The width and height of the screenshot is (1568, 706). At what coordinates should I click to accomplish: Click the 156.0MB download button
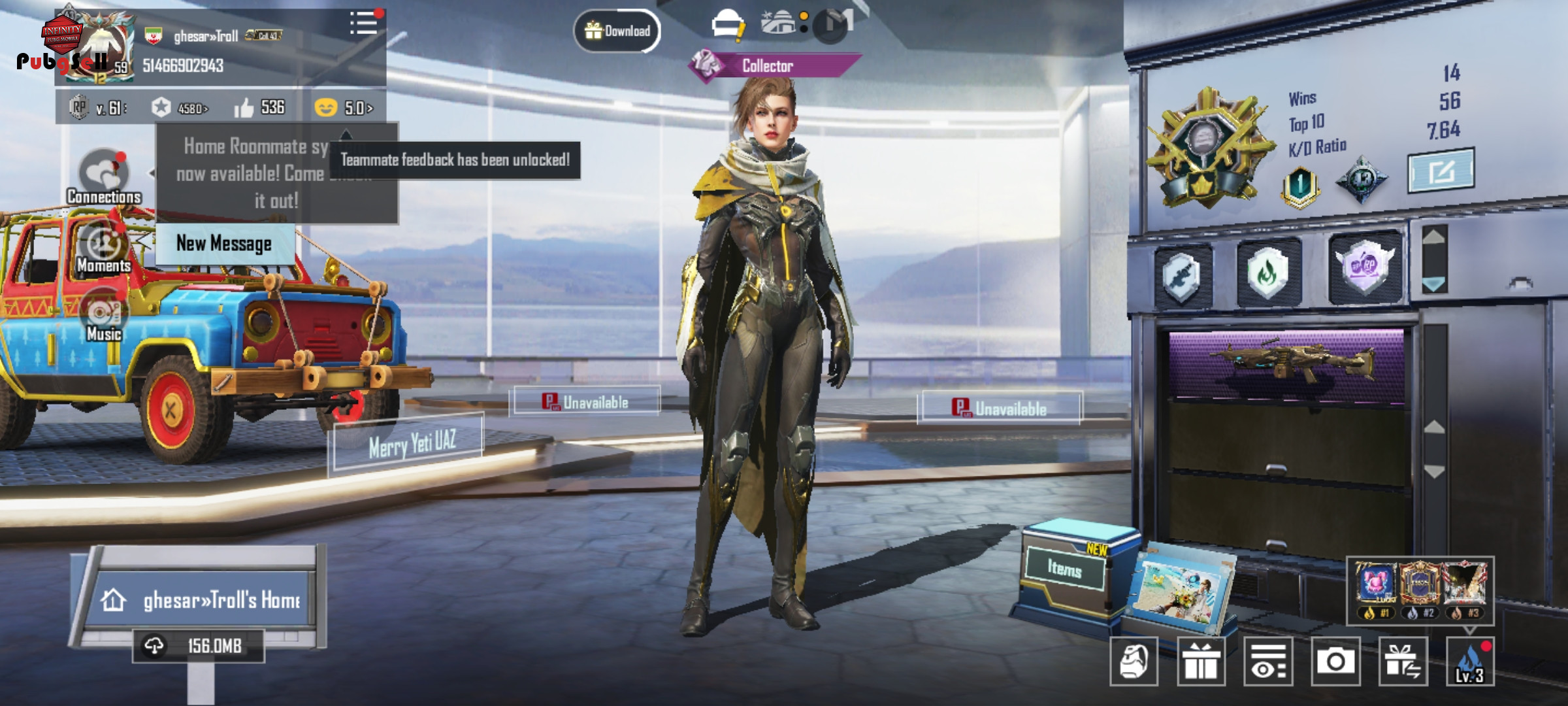click(199, 647)
